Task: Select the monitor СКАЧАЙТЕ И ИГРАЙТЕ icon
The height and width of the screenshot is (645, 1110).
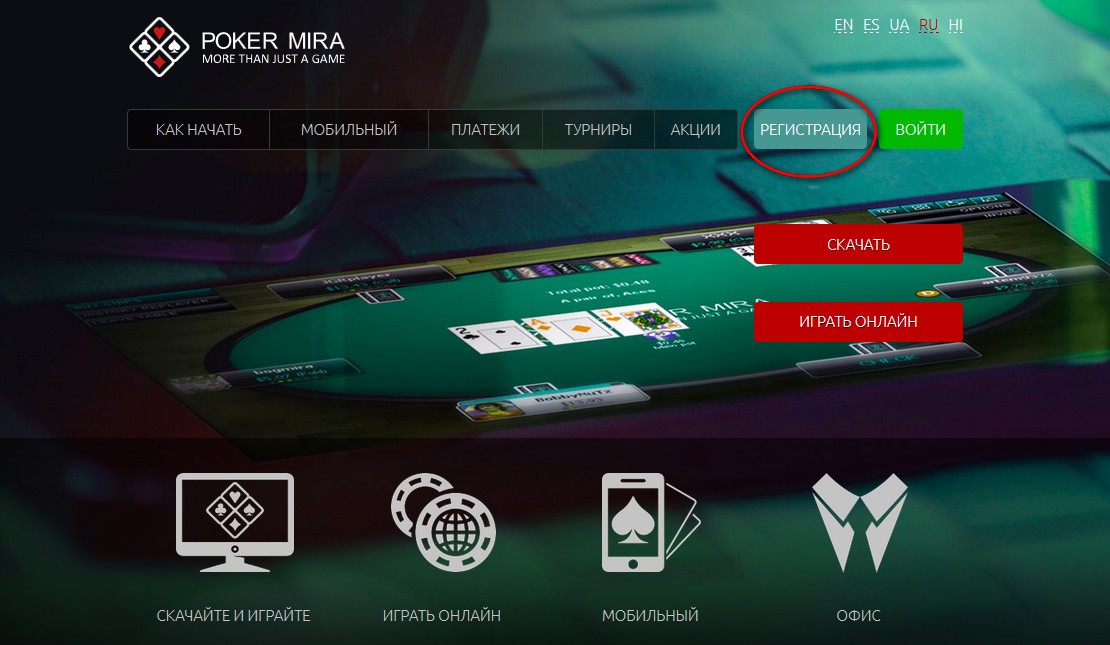Action: [234, 520]
